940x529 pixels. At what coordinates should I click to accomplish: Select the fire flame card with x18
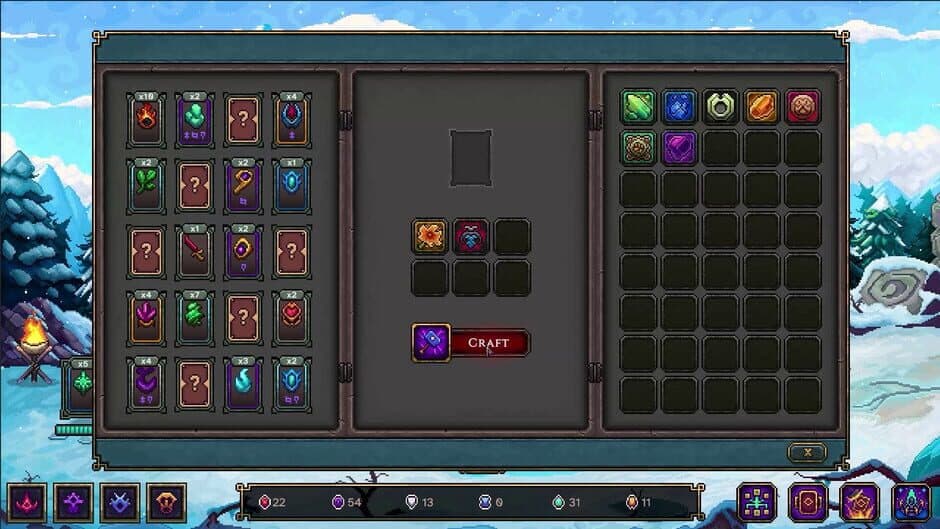pyautogui.click(x=147, y=121)
